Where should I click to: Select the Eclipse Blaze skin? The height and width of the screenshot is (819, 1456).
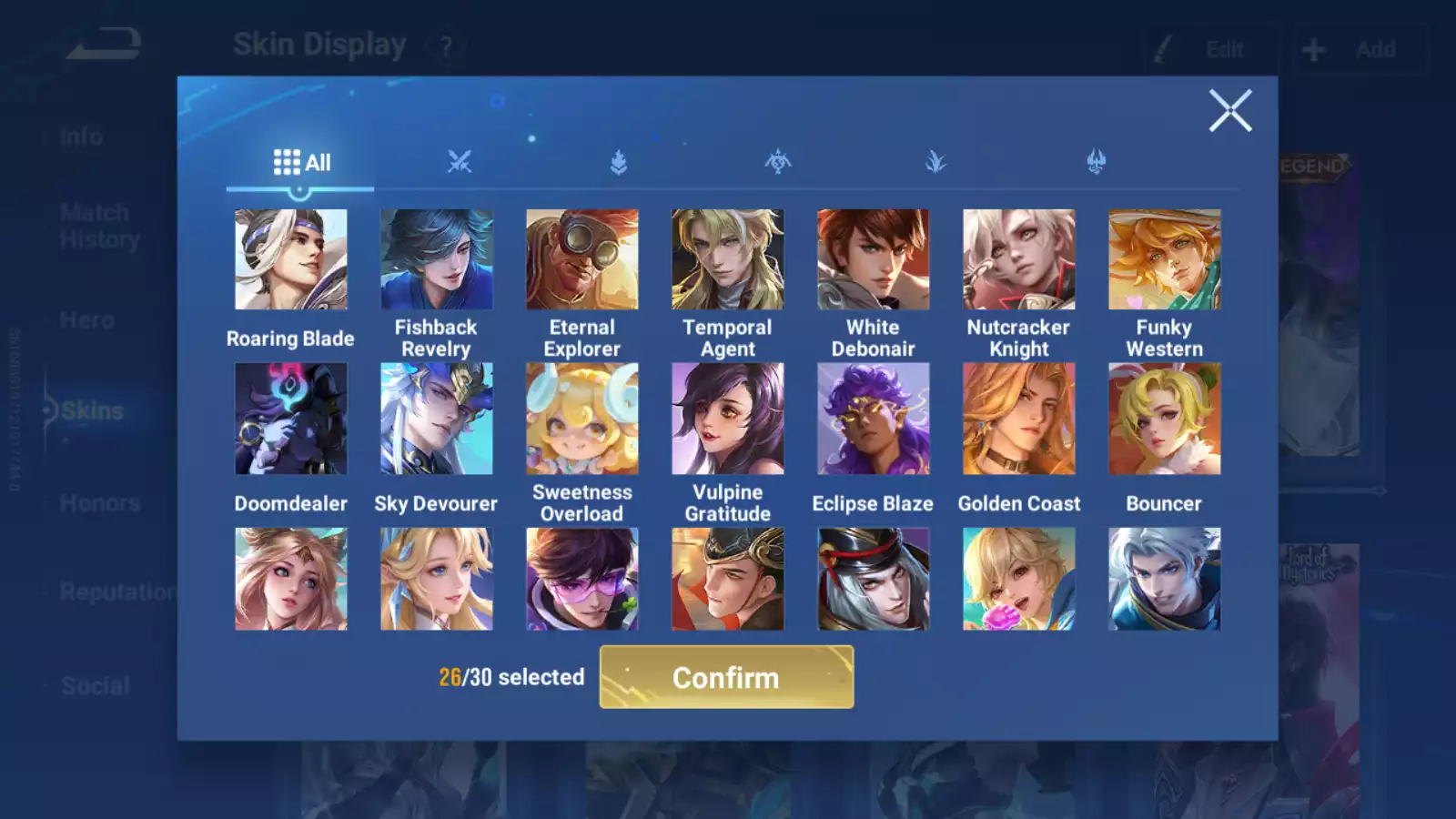click(x=873, y=419)
